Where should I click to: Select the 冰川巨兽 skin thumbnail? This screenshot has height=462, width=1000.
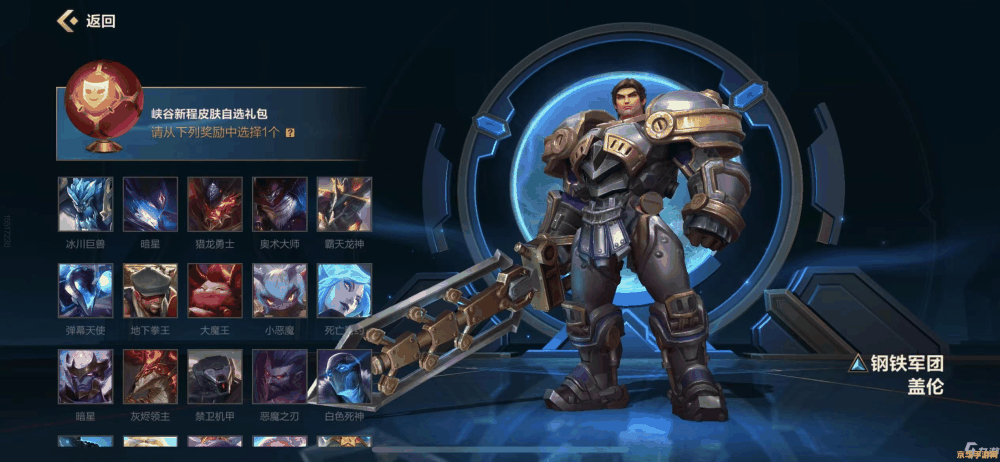85,204
